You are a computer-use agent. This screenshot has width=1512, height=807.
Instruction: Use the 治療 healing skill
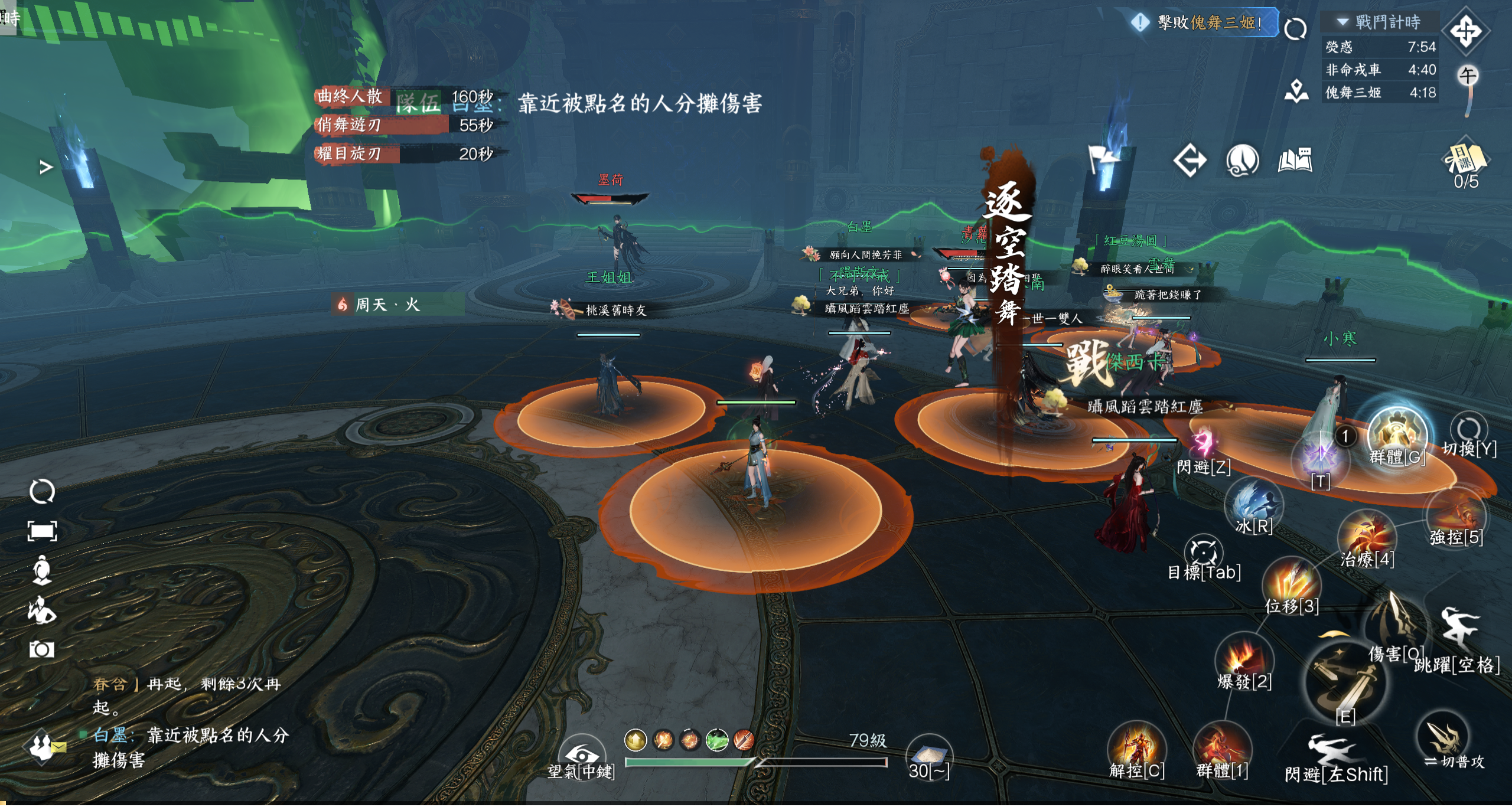pyautogui.click(x=1366, y=538)
